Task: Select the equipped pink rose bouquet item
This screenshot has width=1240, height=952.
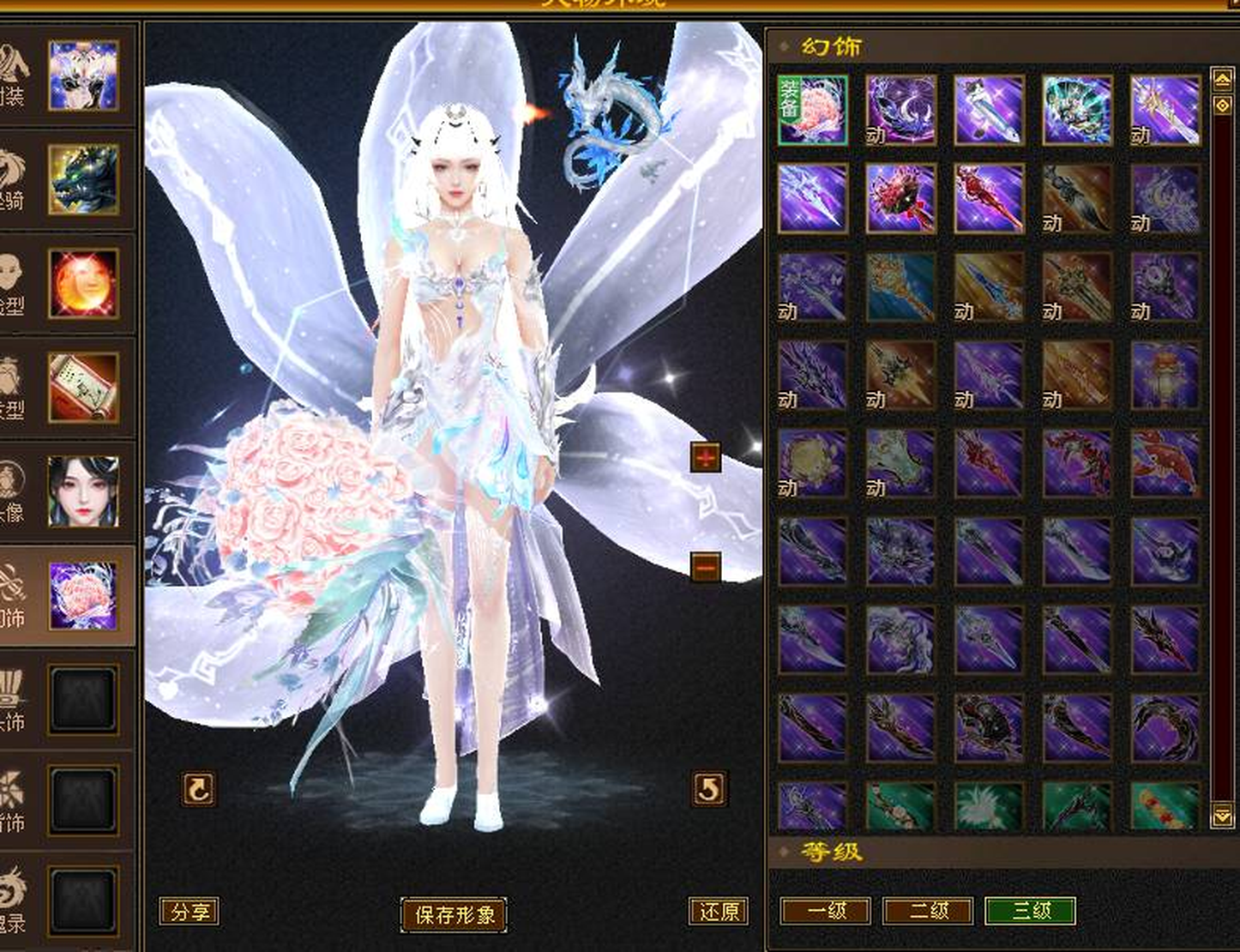Action: click(x=813, y=110)
